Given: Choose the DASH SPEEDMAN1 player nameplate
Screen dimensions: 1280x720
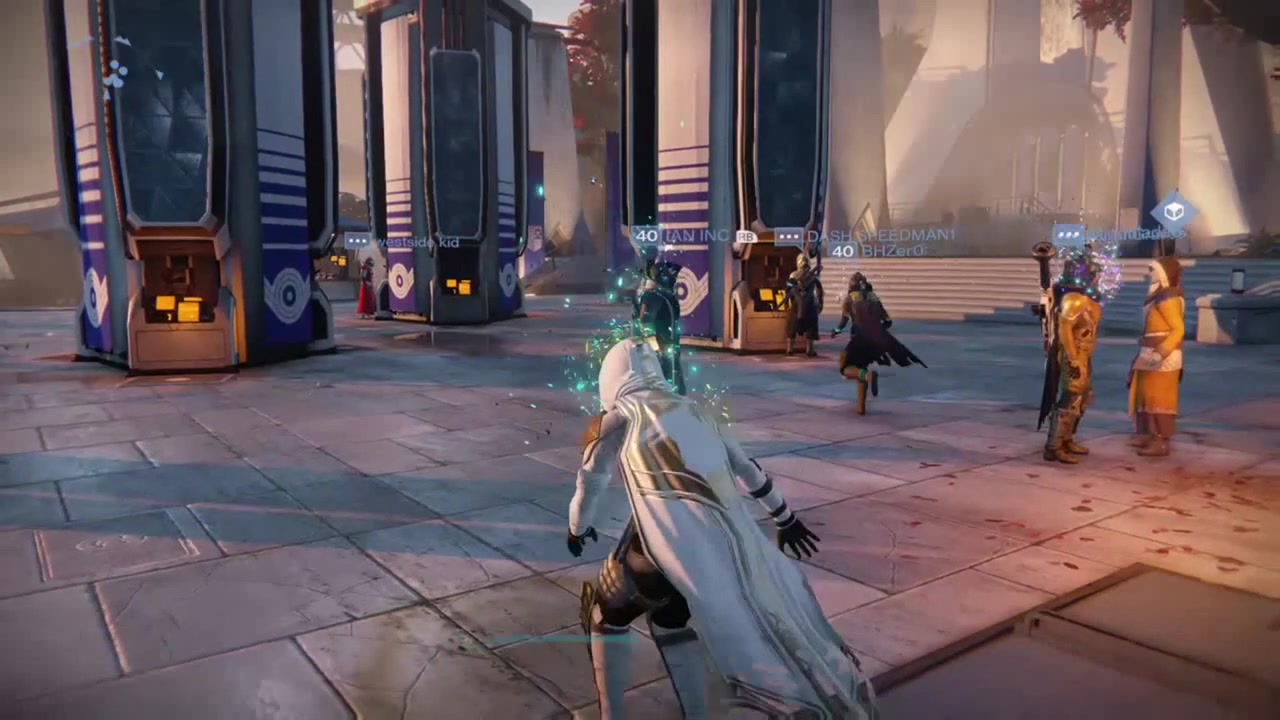Looking at the screenshot, I should coord(880,236).
